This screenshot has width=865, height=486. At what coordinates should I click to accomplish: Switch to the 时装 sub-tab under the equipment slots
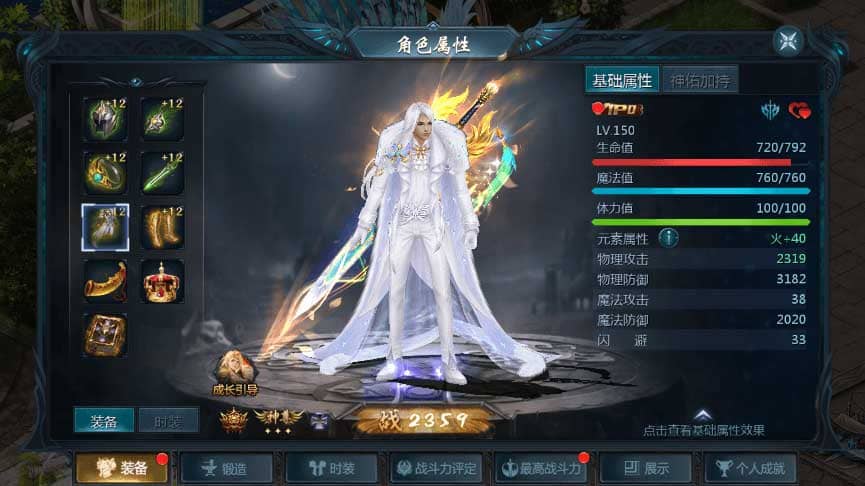pyautogui.click(x=167, y=421)
